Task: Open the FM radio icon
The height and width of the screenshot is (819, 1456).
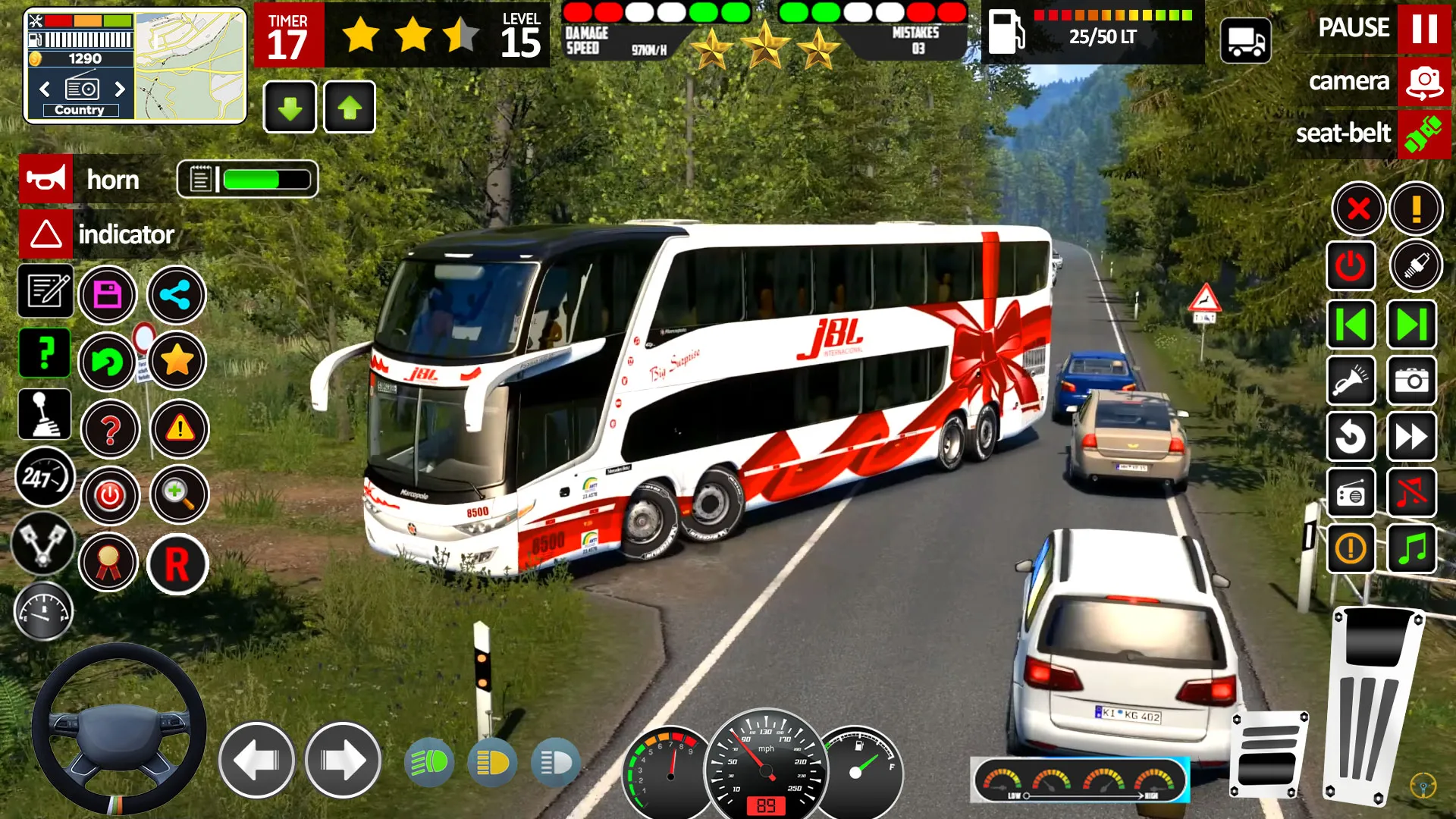Action: coord(1351,493)
